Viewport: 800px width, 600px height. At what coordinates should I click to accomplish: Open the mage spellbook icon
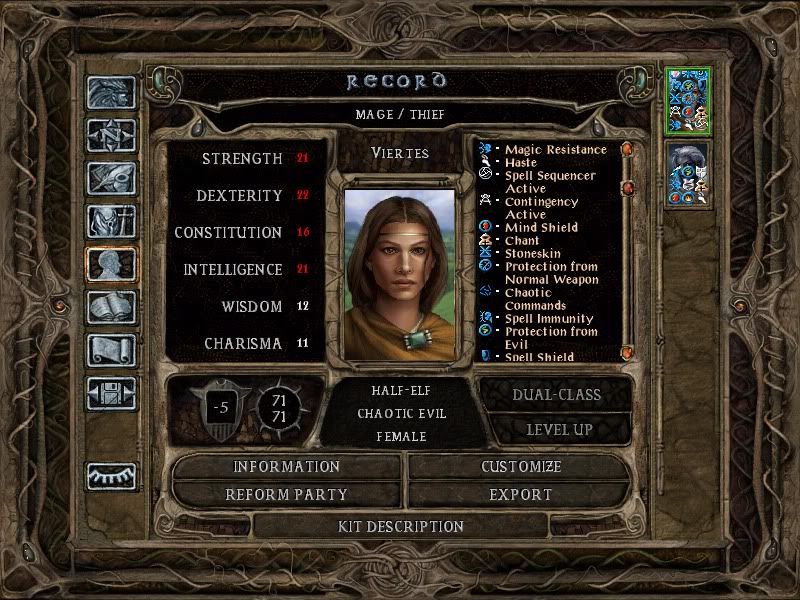coord(111,308)
